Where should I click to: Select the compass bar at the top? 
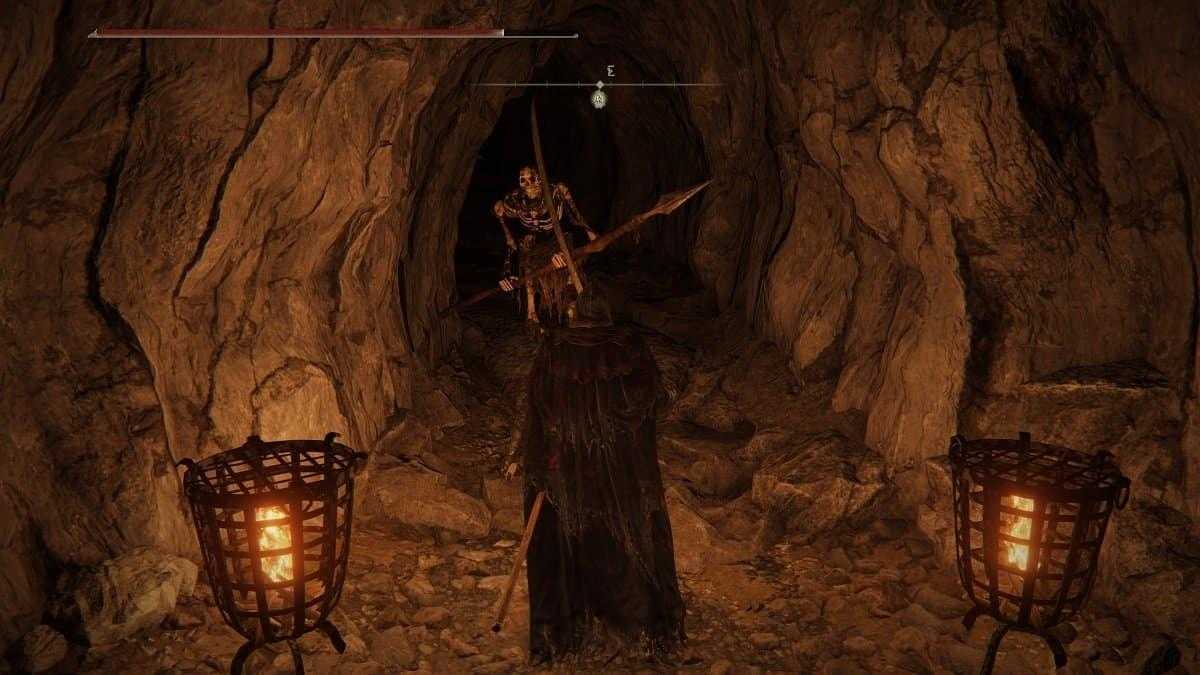(x=599, y=84)
